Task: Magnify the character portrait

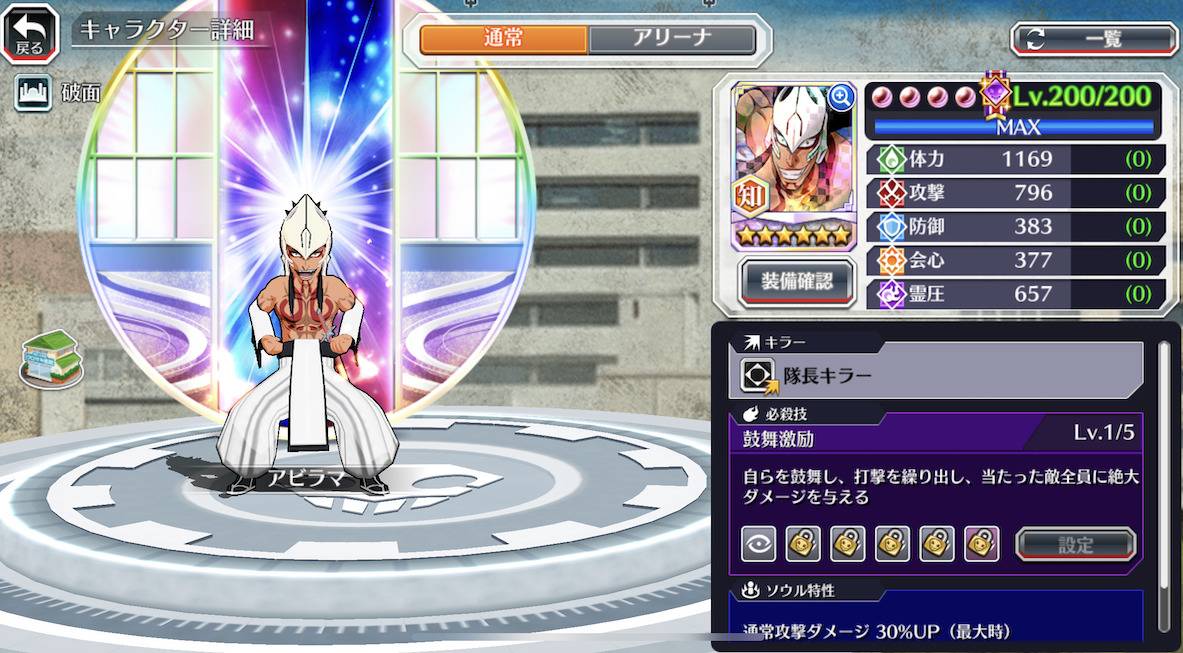Action: 842,96
